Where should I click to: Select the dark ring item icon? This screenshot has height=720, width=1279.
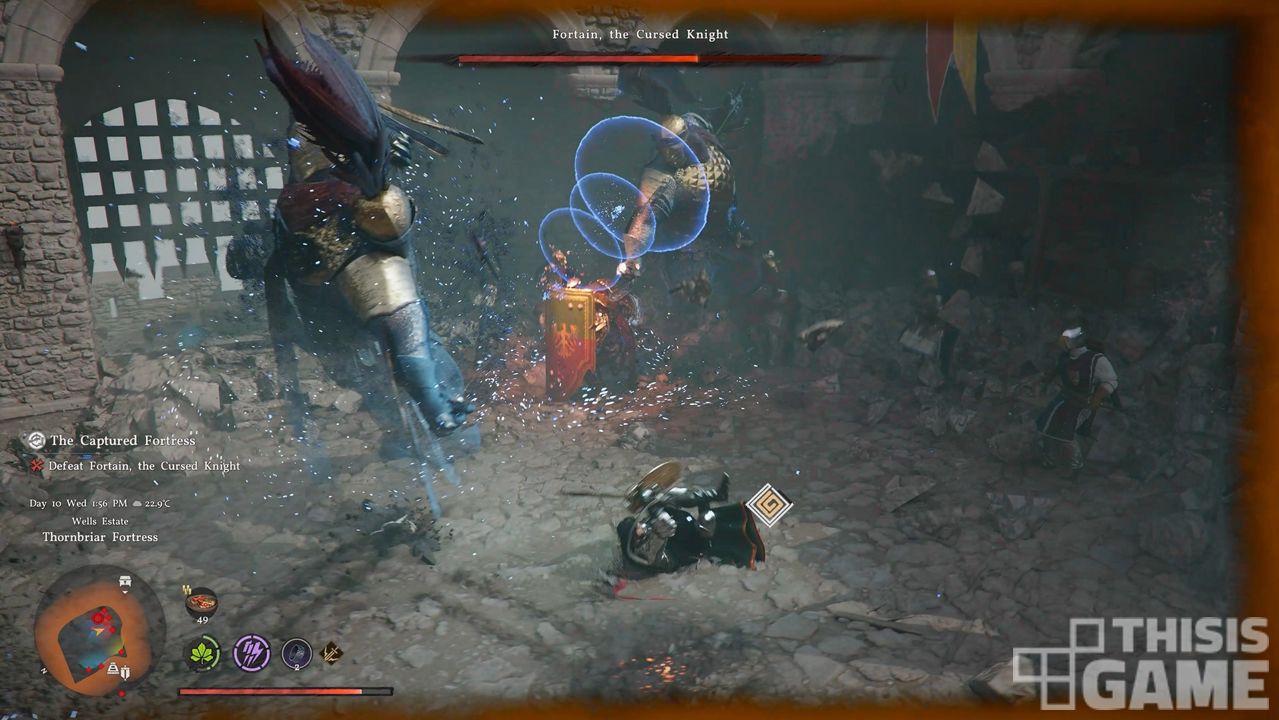[296, 653]
